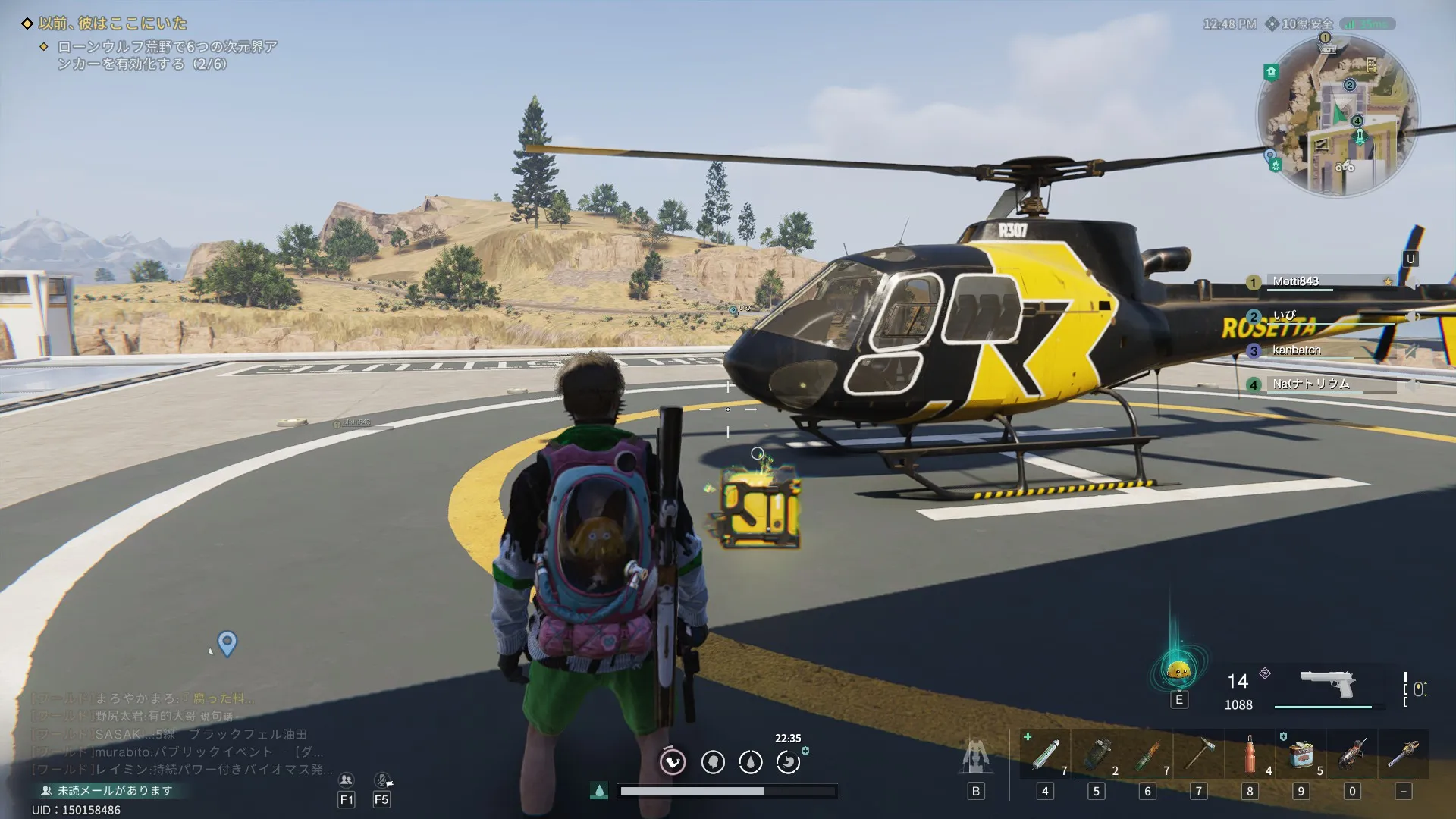Viewport: 1456px width, 819px height.
Task: Select party member kanbatch
Action: [x=1296, y=350]
